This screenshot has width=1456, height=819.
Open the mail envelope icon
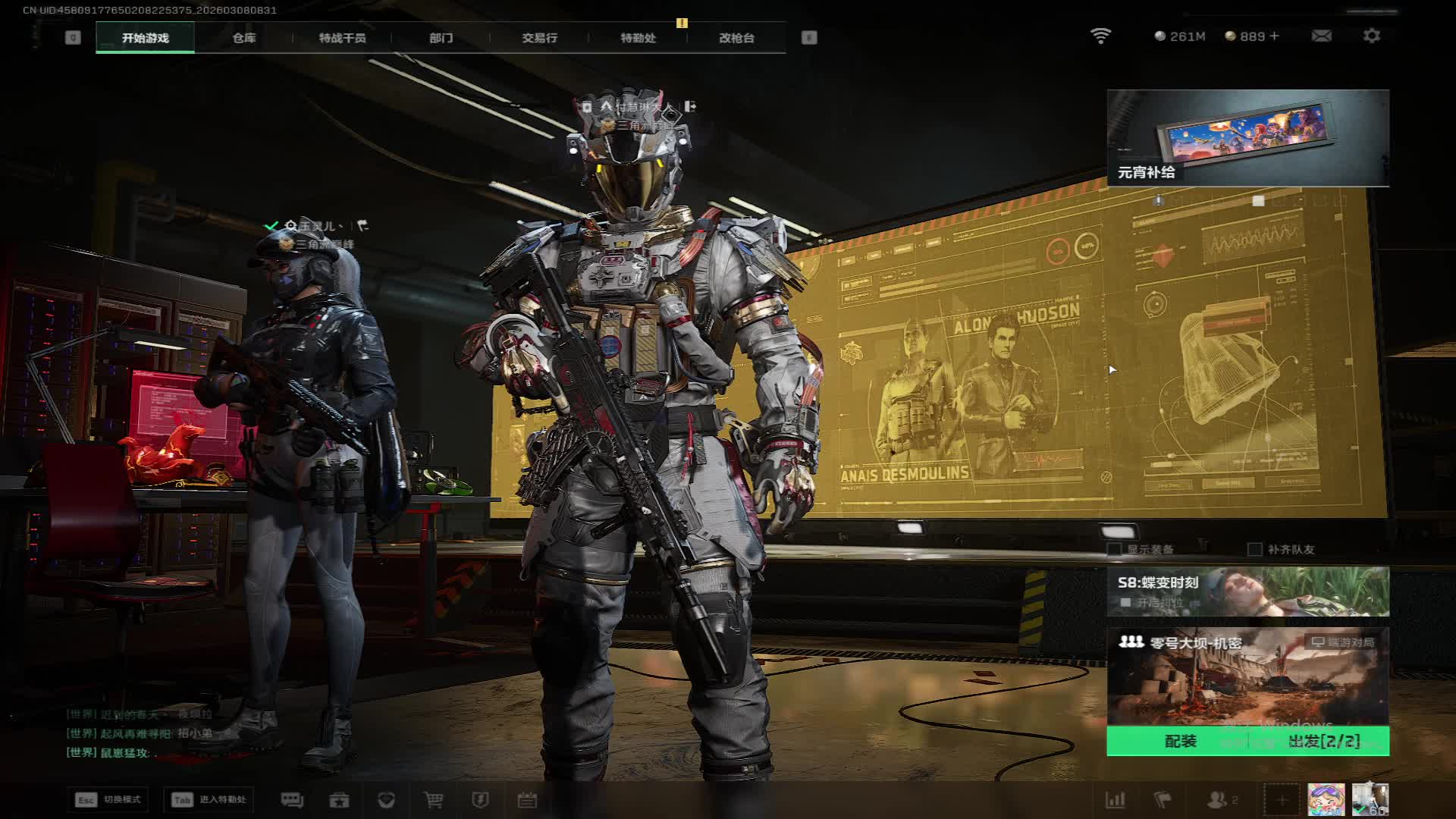click(1321, 36)
